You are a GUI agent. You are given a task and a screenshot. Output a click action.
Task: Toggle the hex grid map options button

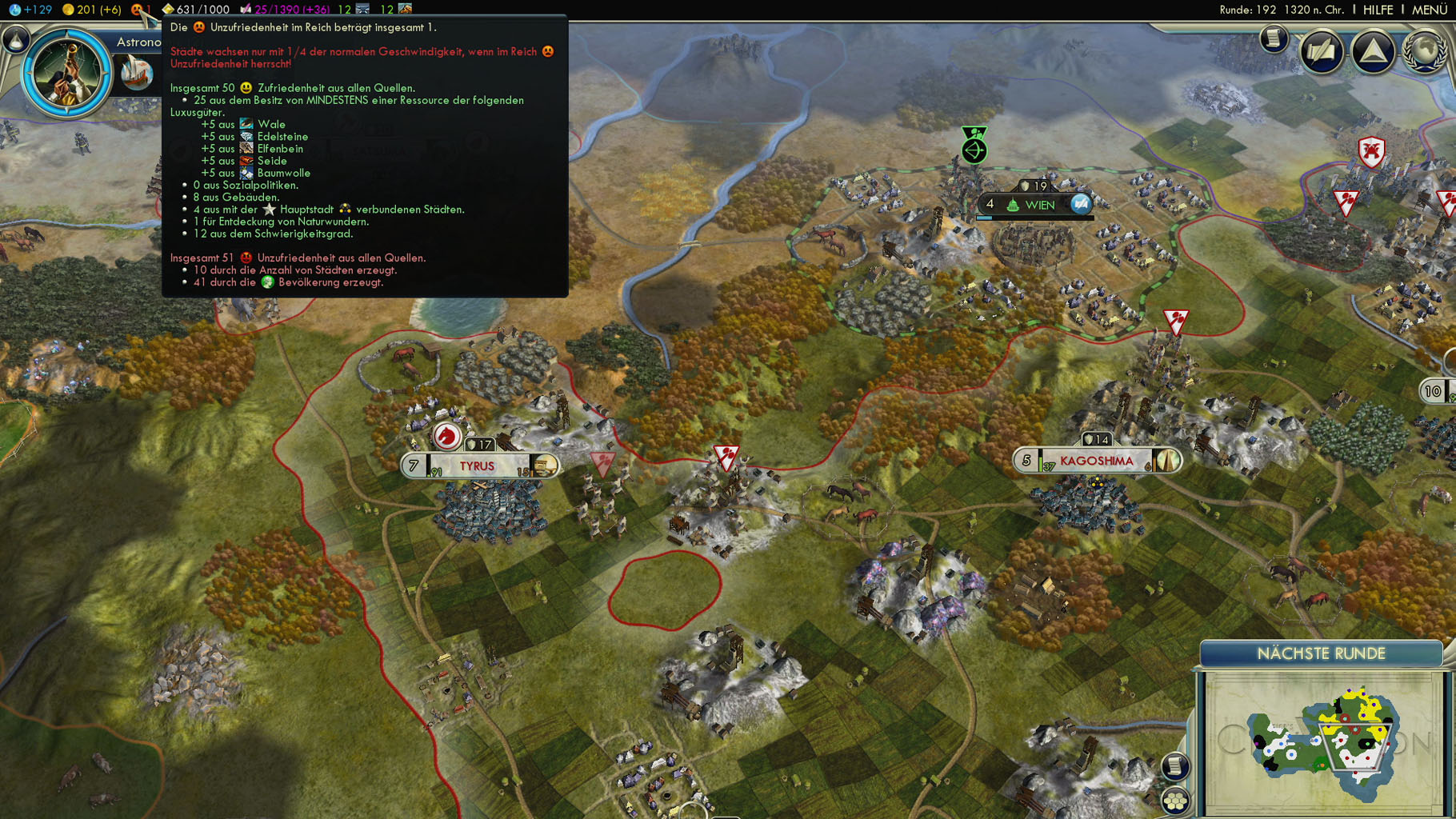tap(1175, 800)
